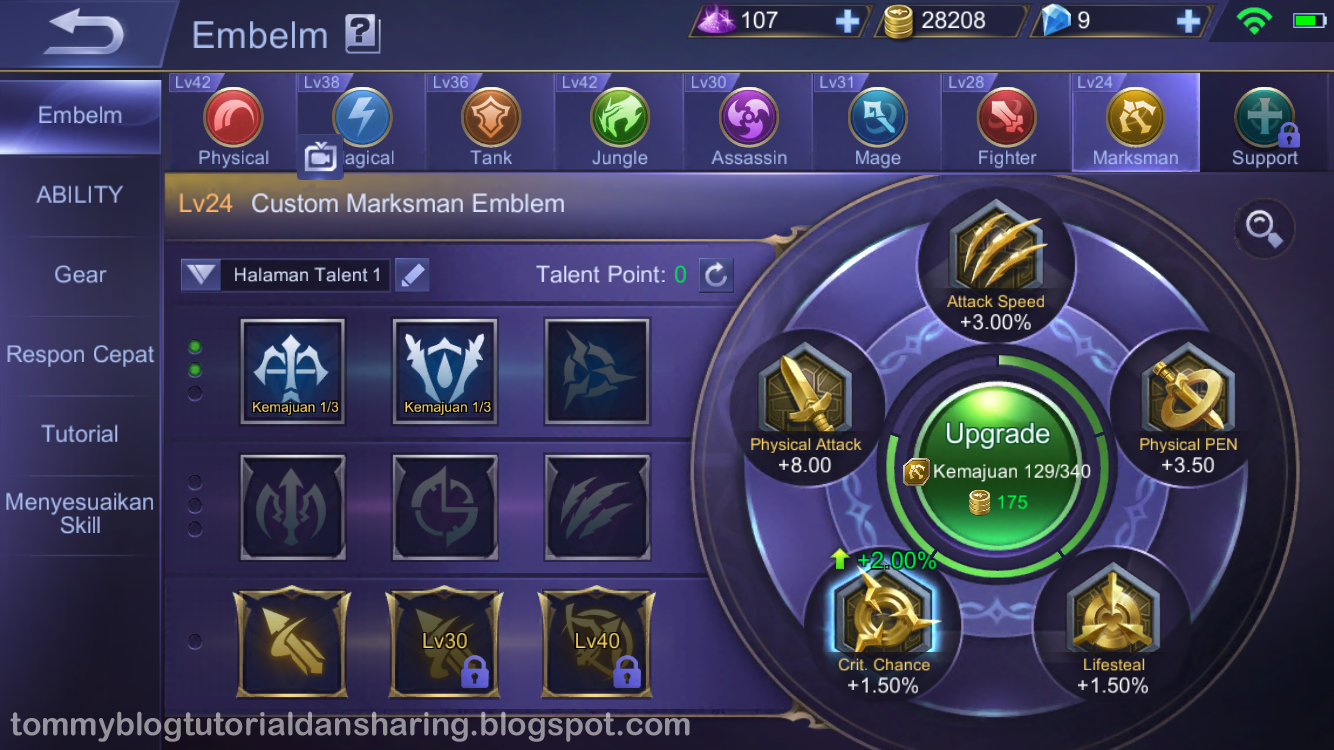Open the Jungle emblem page
The height and width of the screenshot is (750, 1334).
click(x=618, y=120)
